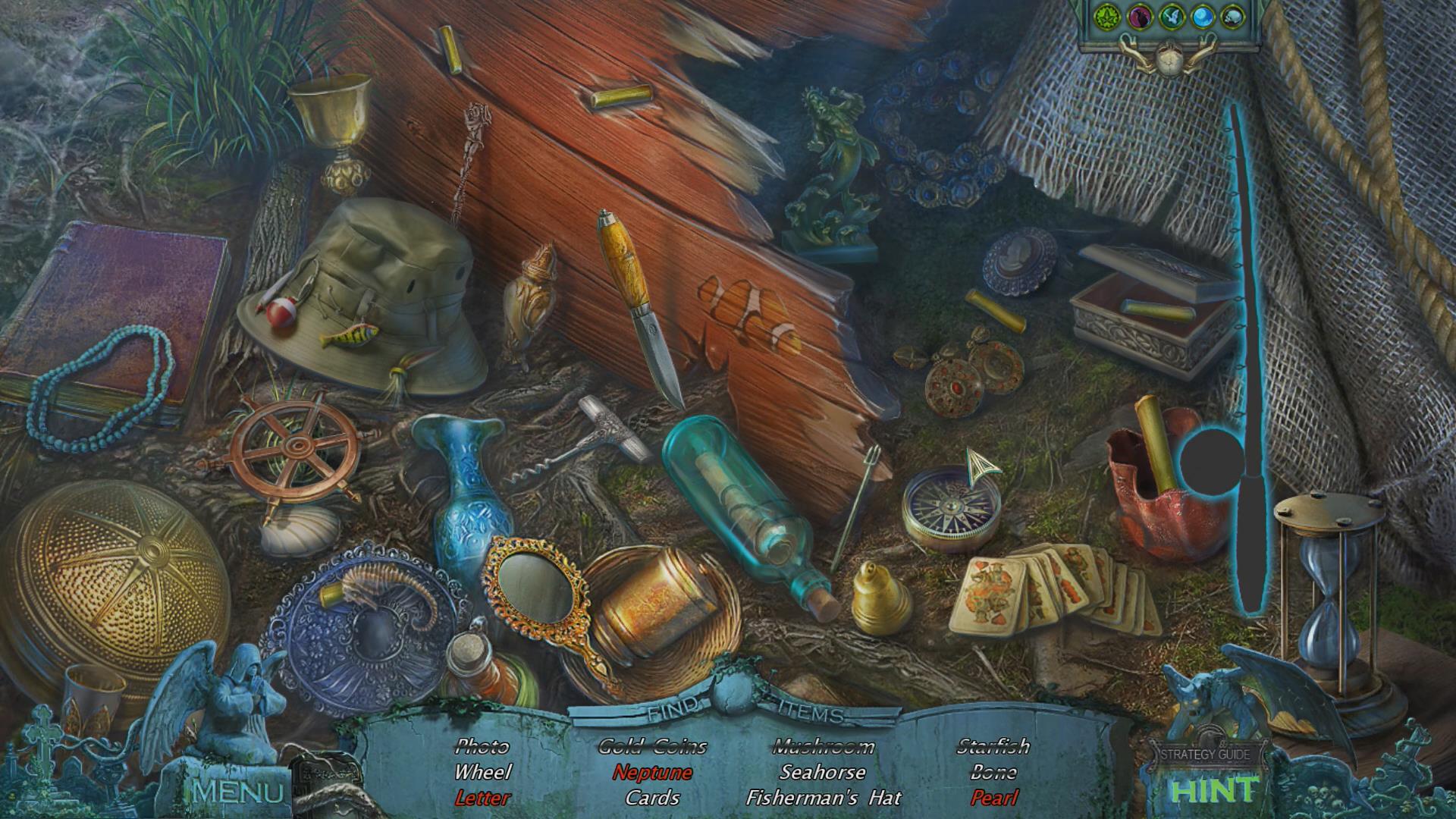Pick Fisherman's Hat in the item list

824,798
